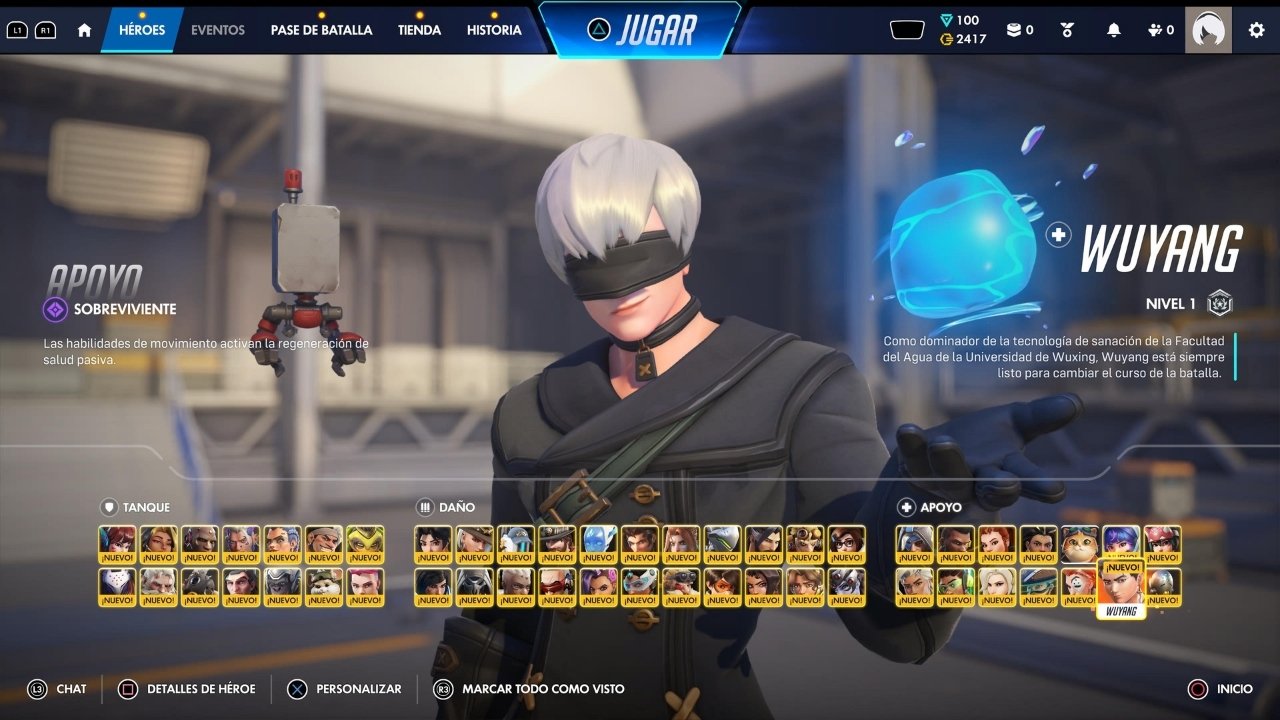Switch to the Historia tab

pos(494,30)
